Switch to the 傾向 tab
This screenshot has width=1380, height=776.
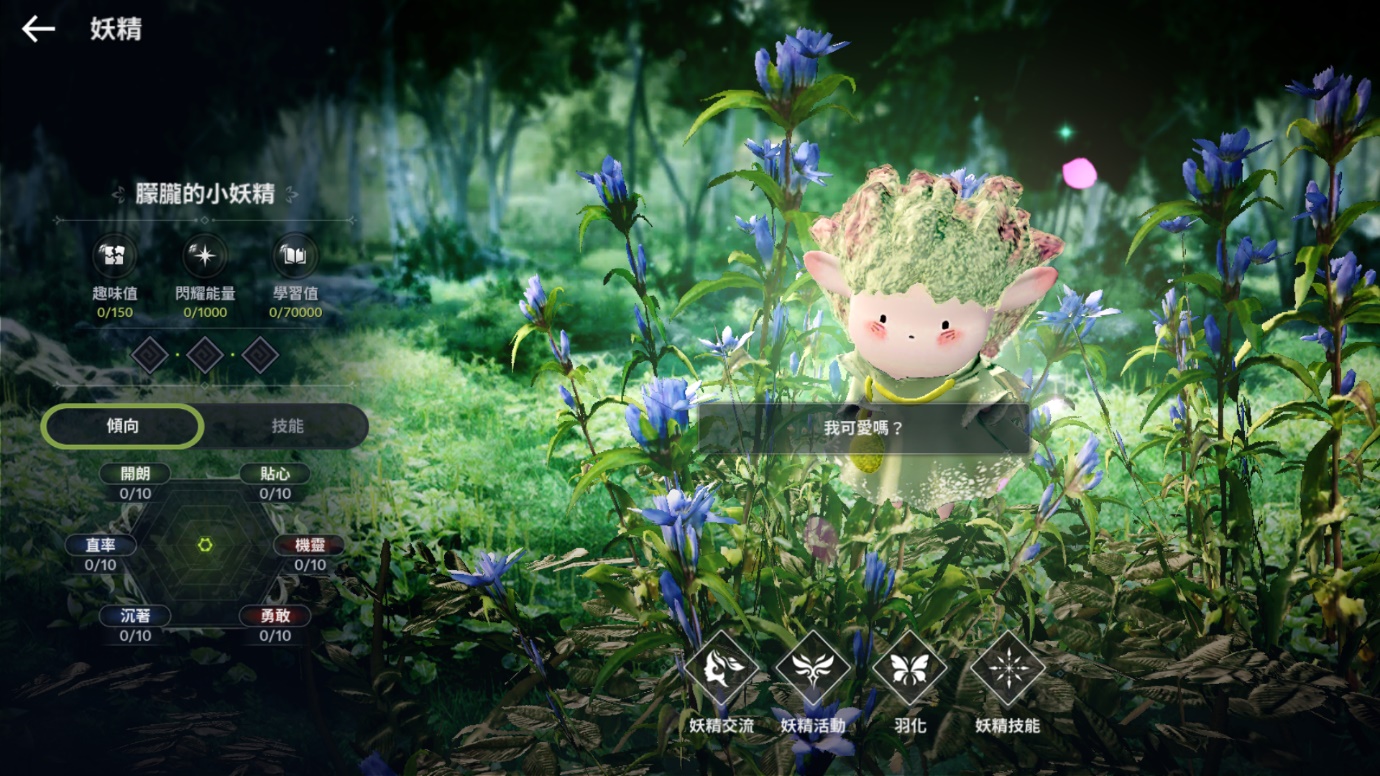(x=123, y=427)
